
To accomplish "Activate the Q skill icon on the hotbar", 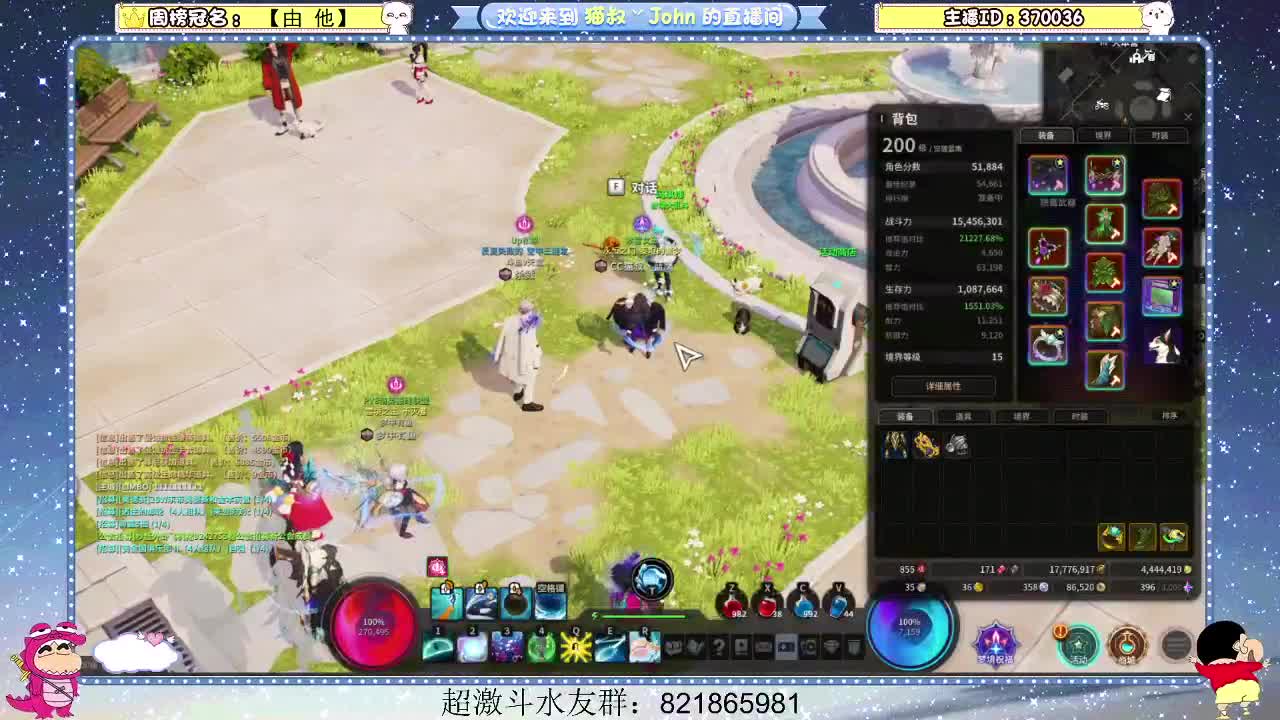I will coord(575,647).
